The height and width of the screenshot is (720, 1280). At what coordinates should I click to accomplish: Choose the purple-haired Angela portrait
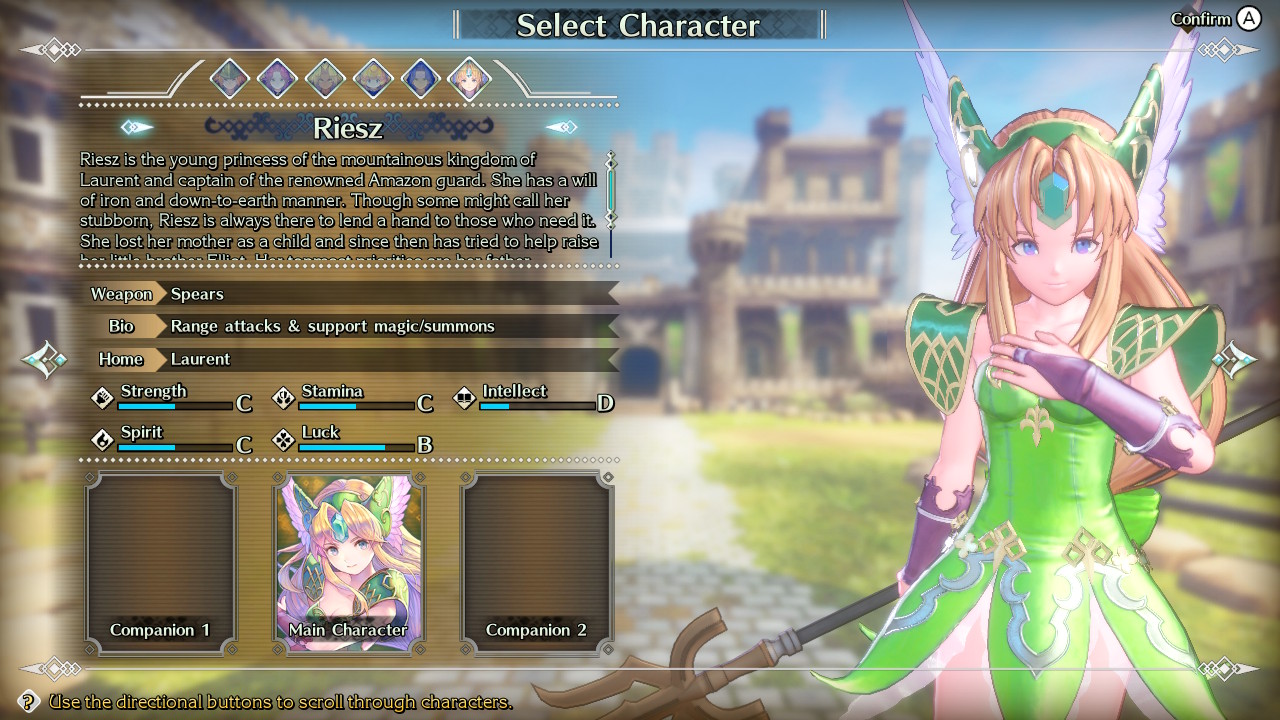(277, 77)
